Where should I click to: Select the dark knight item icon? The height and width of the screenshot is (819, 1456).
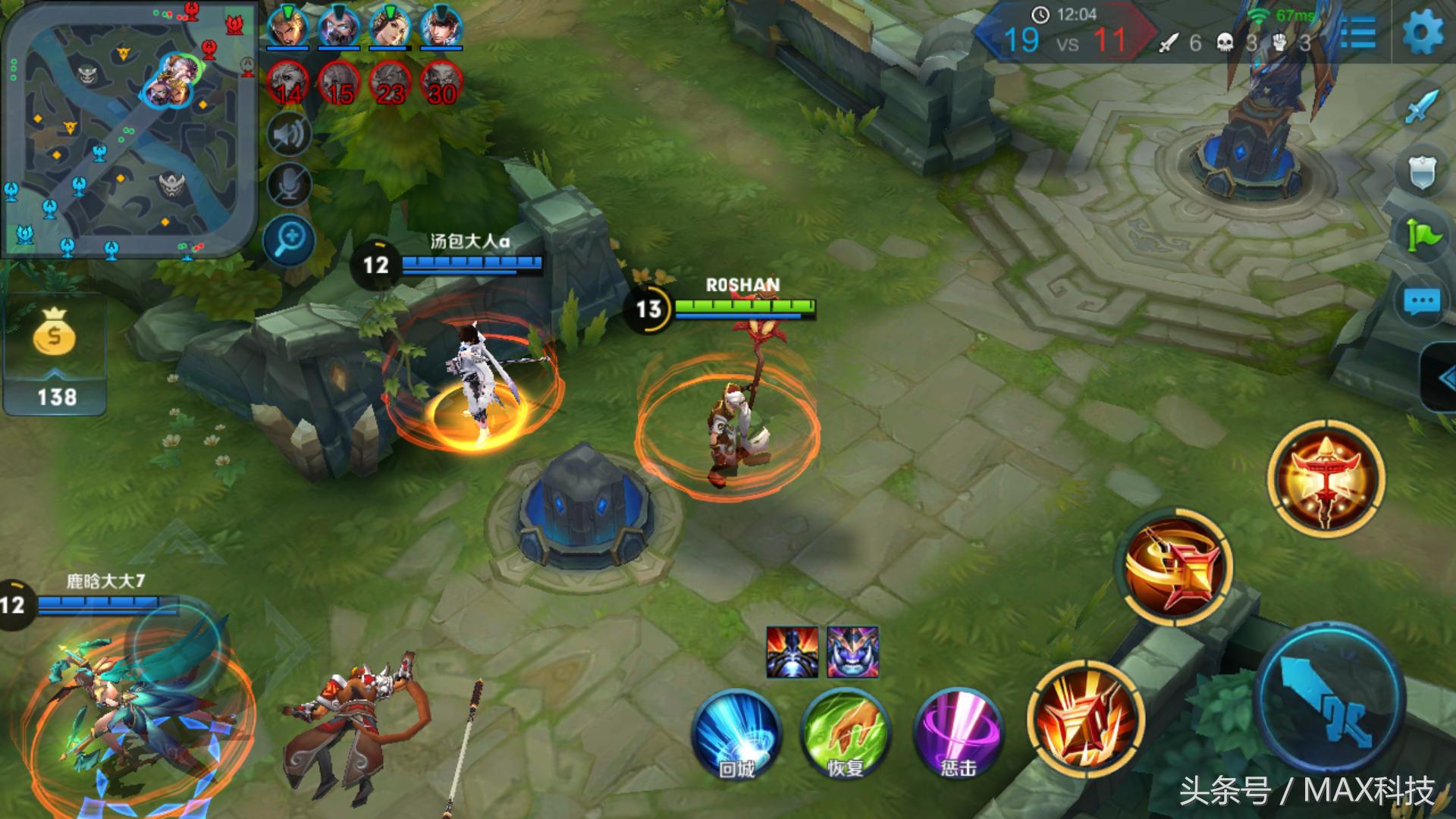(792, 651)
